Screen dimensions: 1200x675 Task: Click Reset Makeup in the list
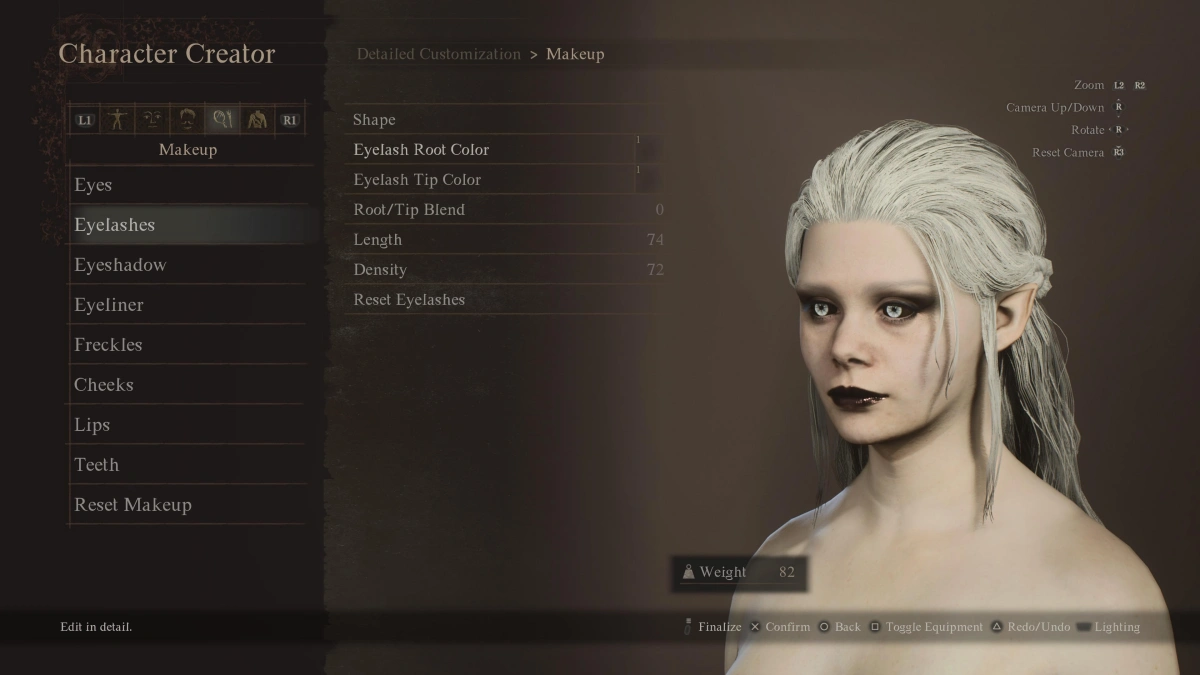133,505
